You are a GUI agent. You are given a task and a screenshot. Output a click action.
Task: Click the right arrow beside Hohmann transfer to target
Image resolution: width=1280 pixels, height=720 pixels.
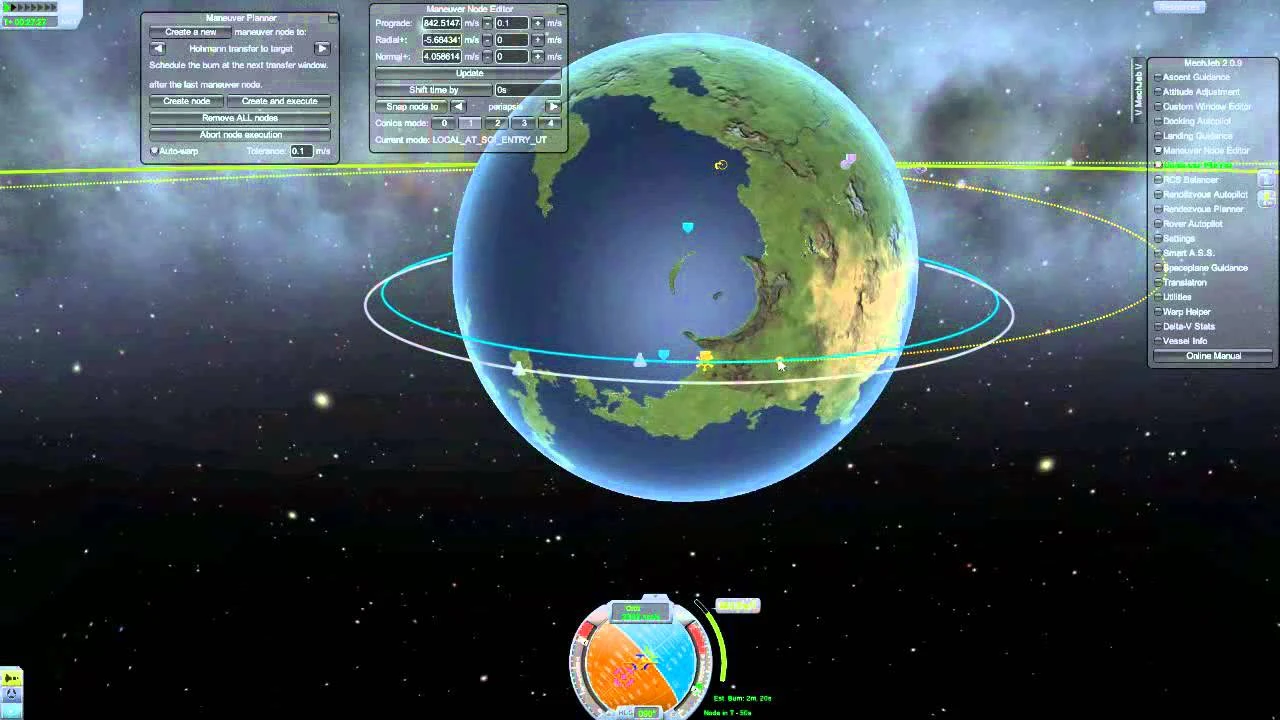click(322, 47)
